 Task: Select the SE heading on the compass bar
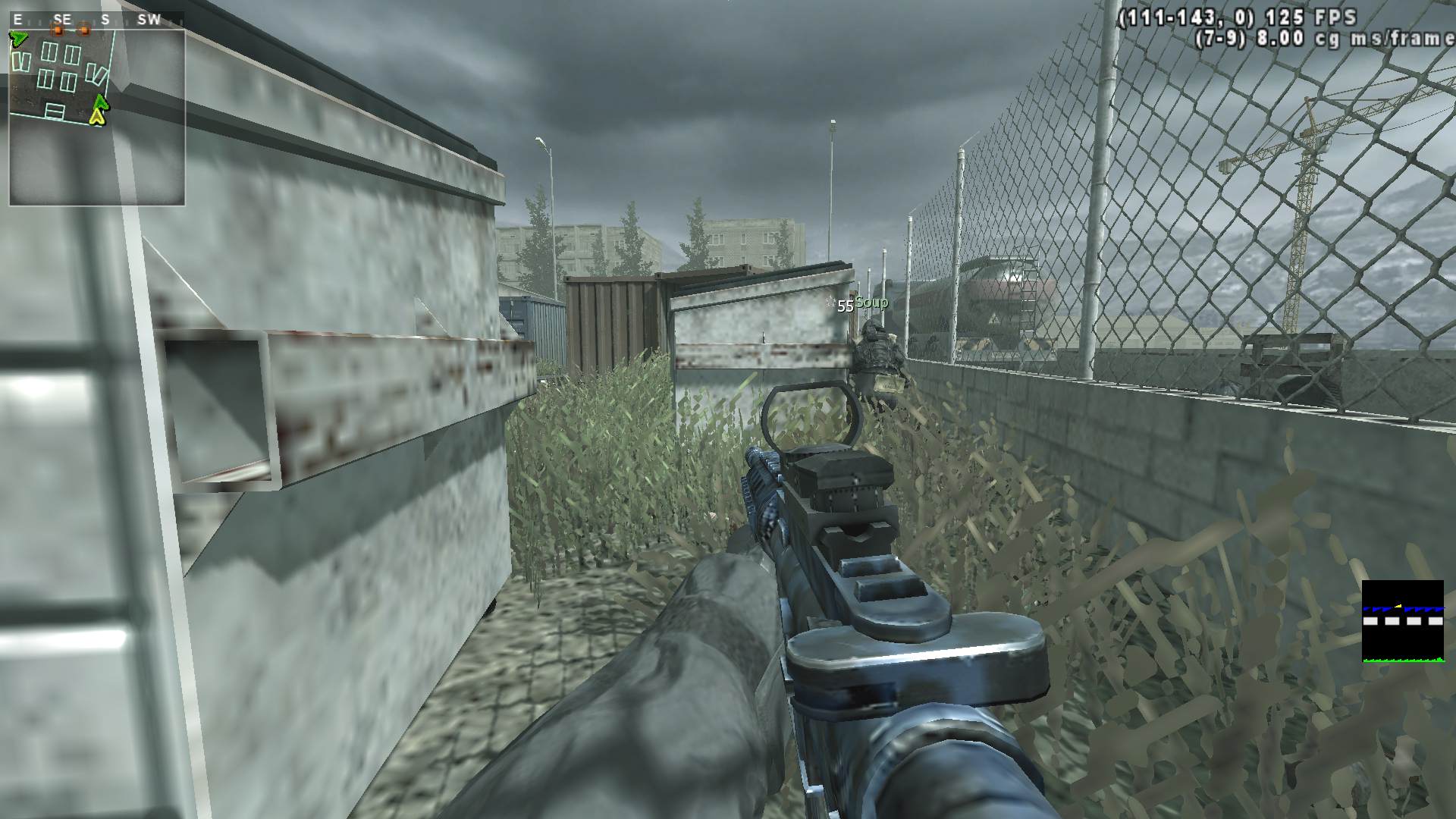coord(62,19)
